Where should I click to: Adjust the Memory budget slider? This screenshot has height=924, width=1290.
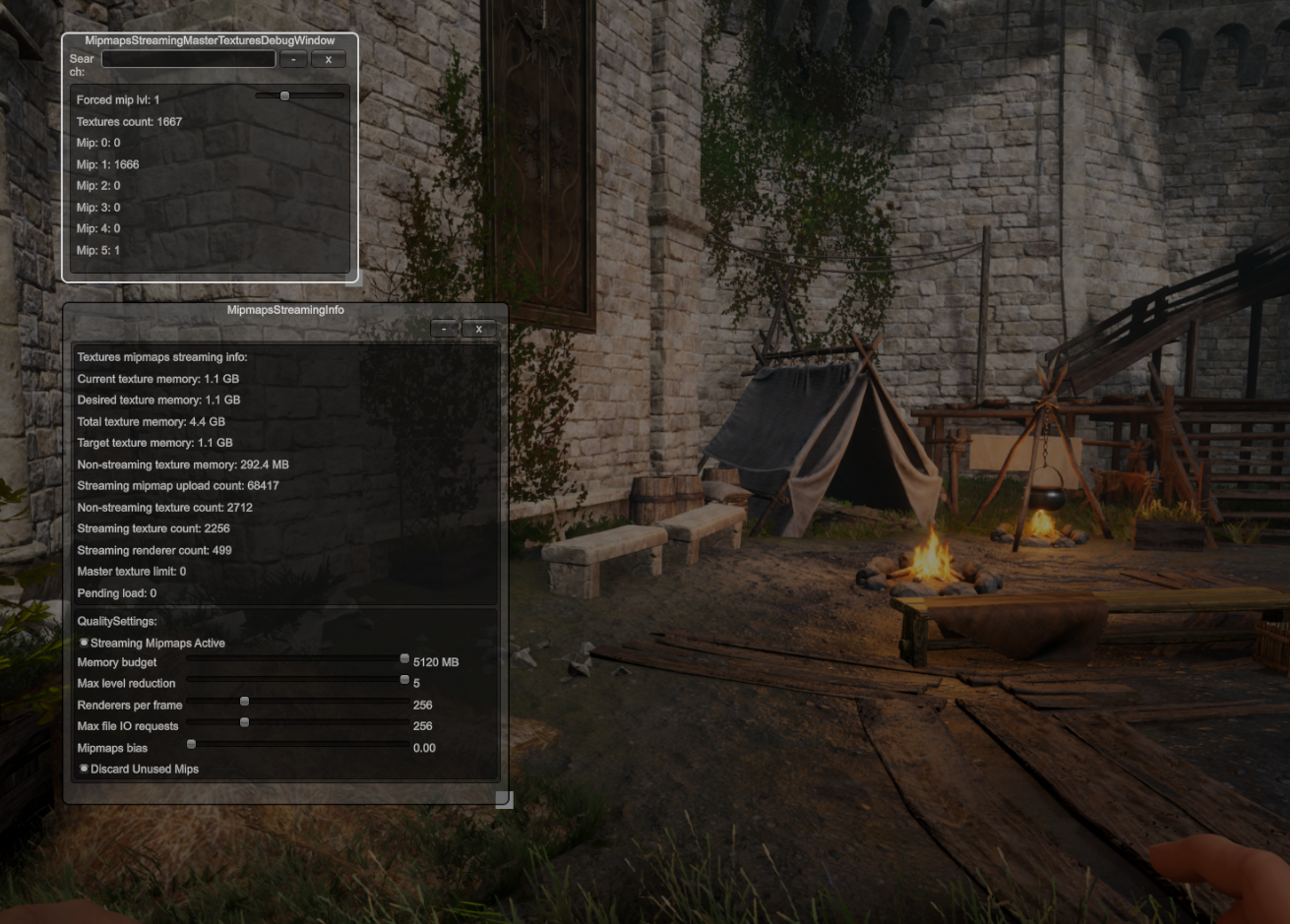point(403,657)
